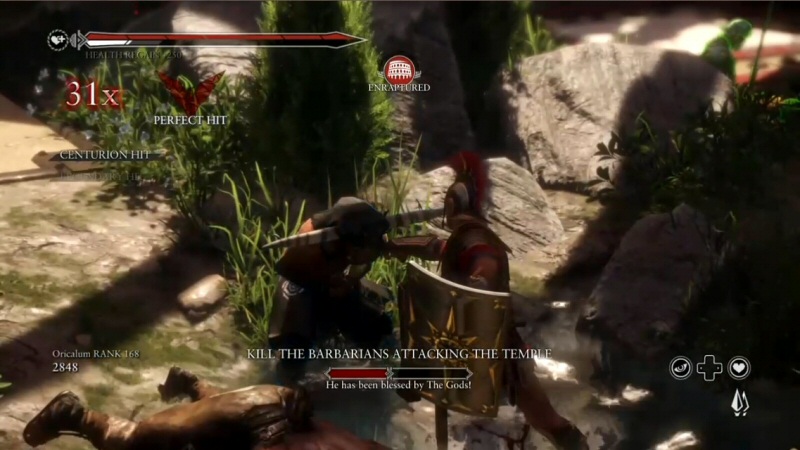
Task: Select the barbarians temple objective text
Action: click(399, 354)
